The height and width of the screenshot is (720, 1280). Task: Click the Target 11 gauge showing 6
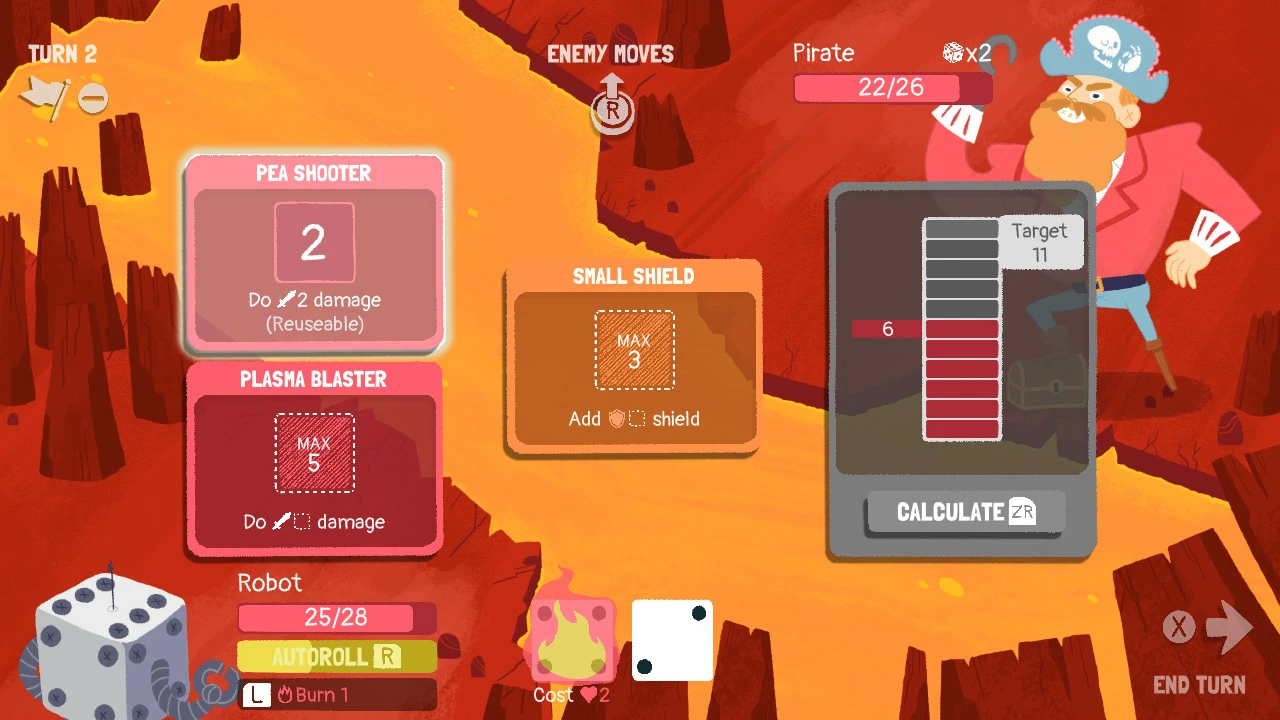tap(962, 330)
